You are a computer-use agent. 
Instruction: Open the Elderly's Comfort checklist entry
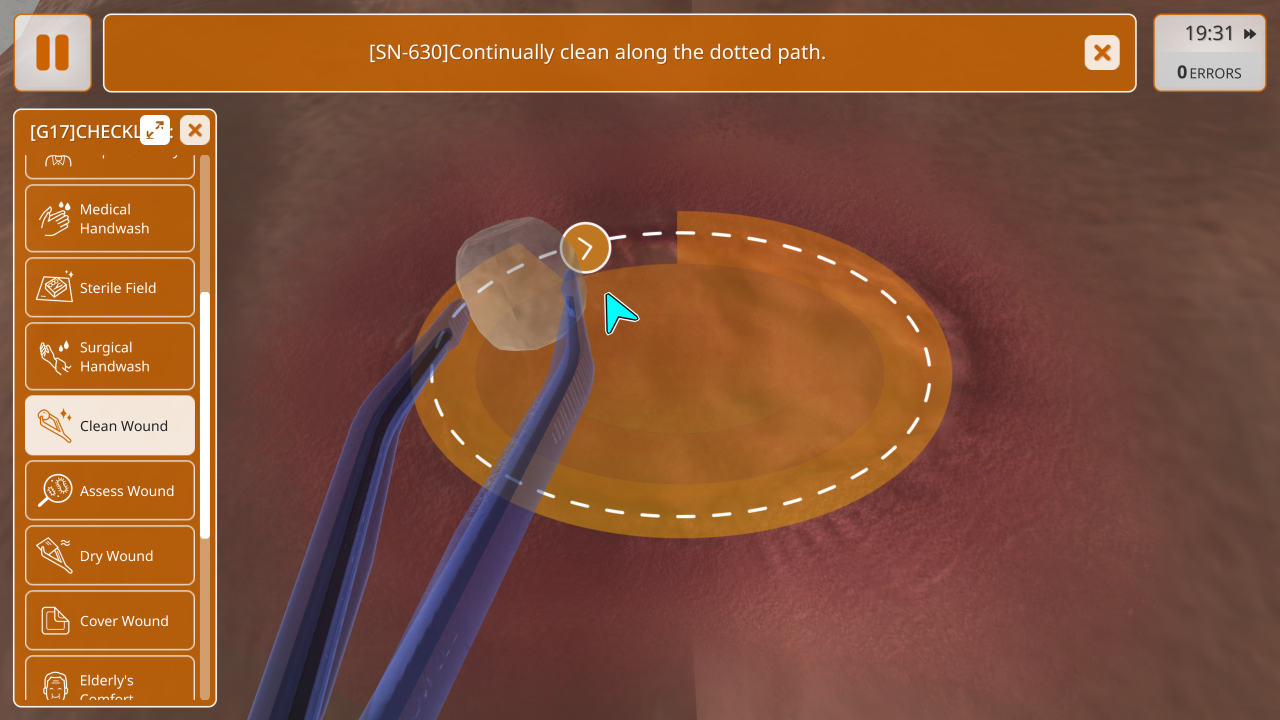[x=110, y=683]
